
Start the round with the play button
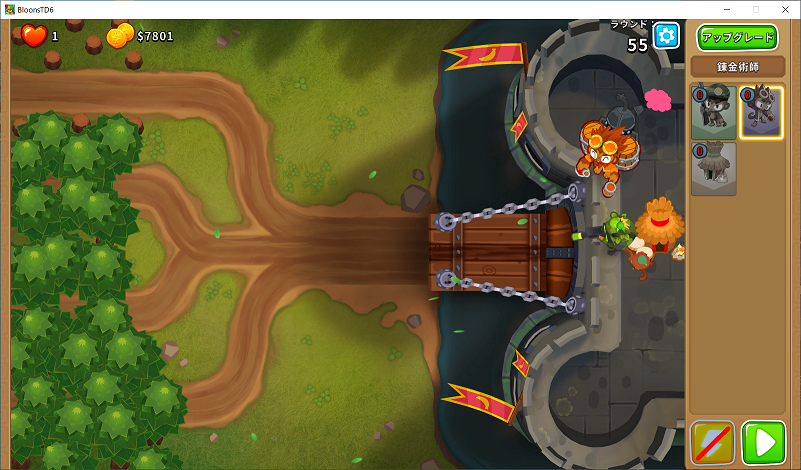pos(763,442)
